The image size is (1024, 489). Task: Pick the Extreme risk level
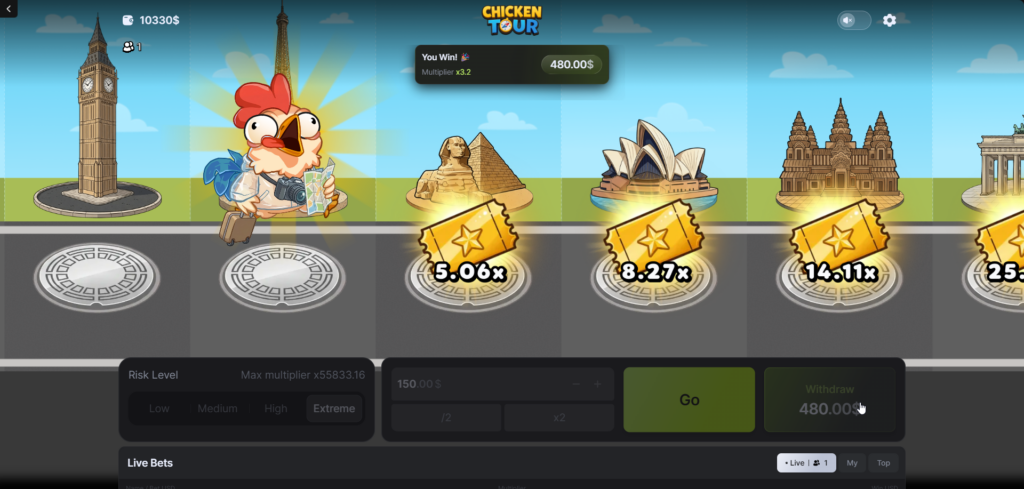tap(334, 408)
